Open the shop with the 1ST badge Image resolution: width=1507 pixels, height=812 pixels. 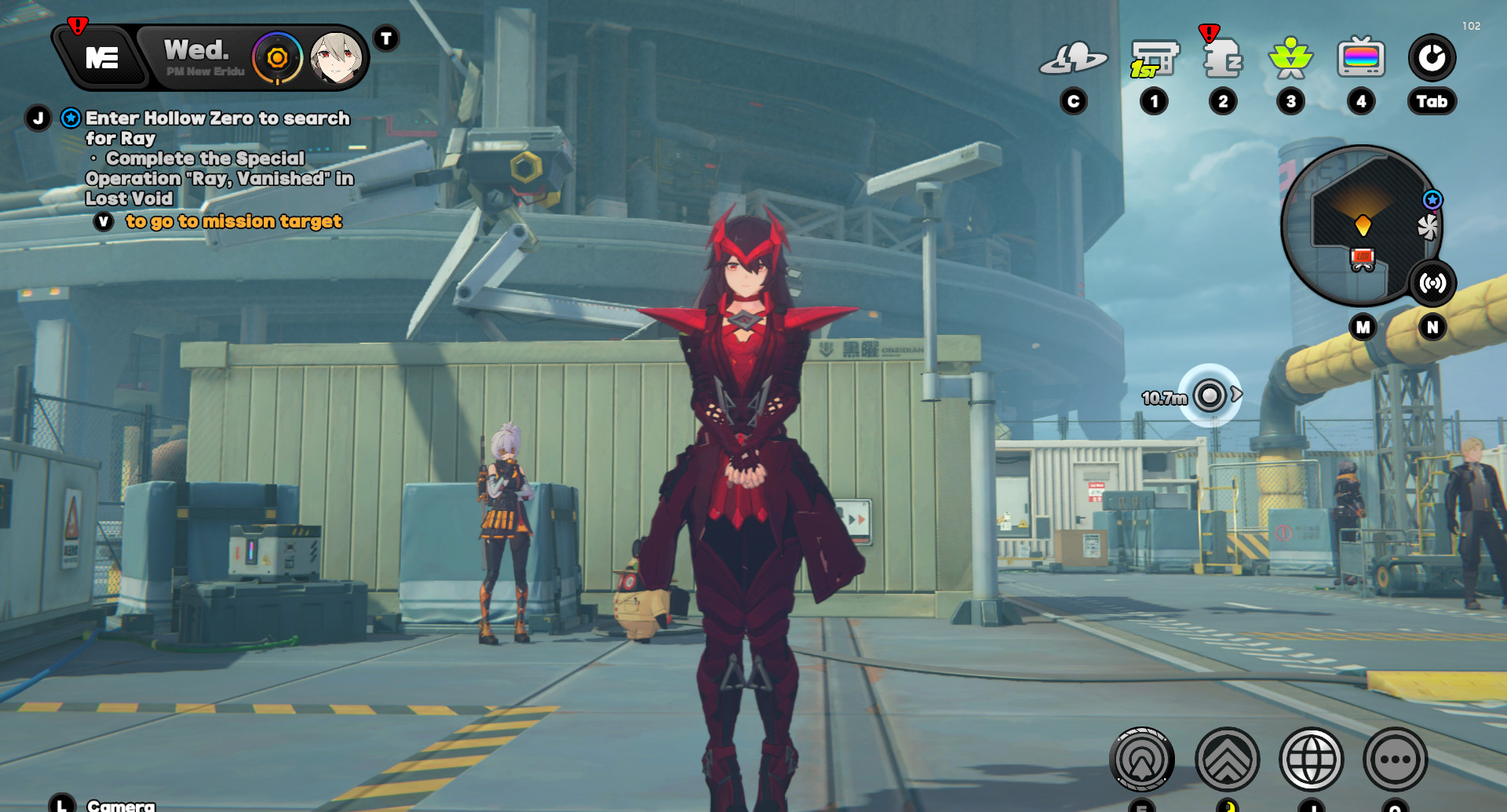click(1154, 57)
